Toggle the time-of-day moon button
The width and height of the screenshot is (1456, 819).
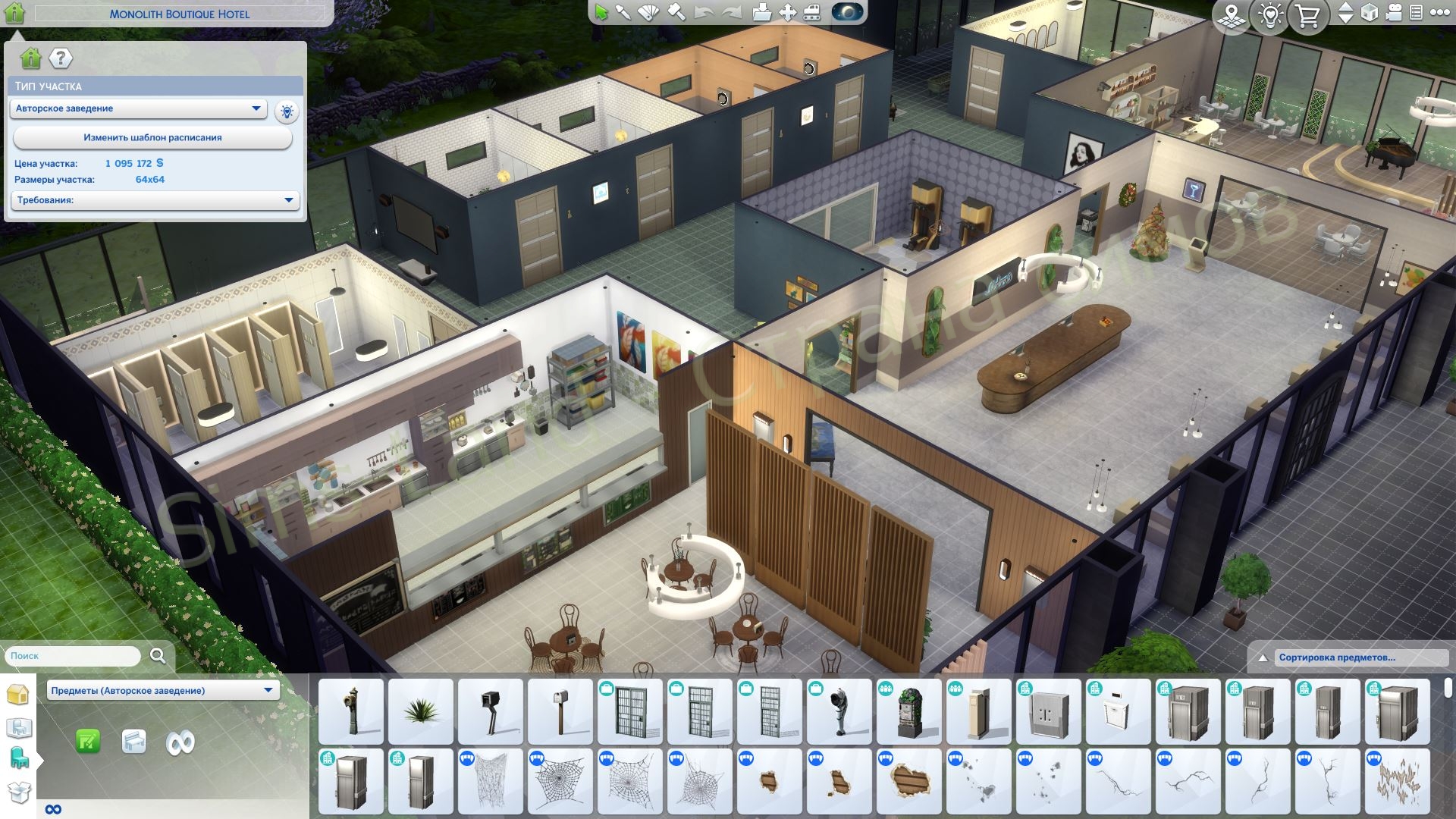coord(847,13)
